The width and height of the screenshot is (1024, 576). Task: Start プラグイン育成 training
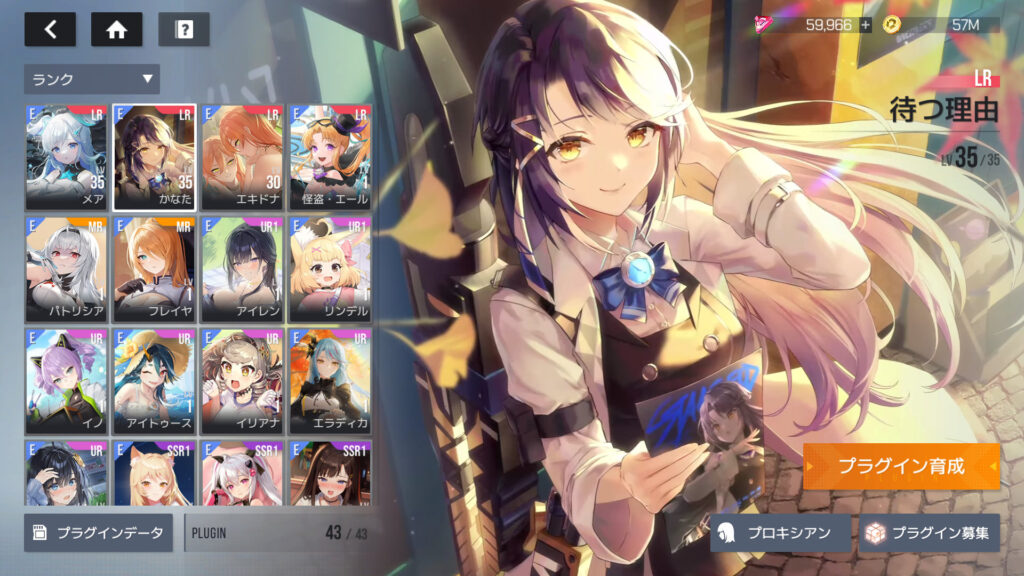901,467
